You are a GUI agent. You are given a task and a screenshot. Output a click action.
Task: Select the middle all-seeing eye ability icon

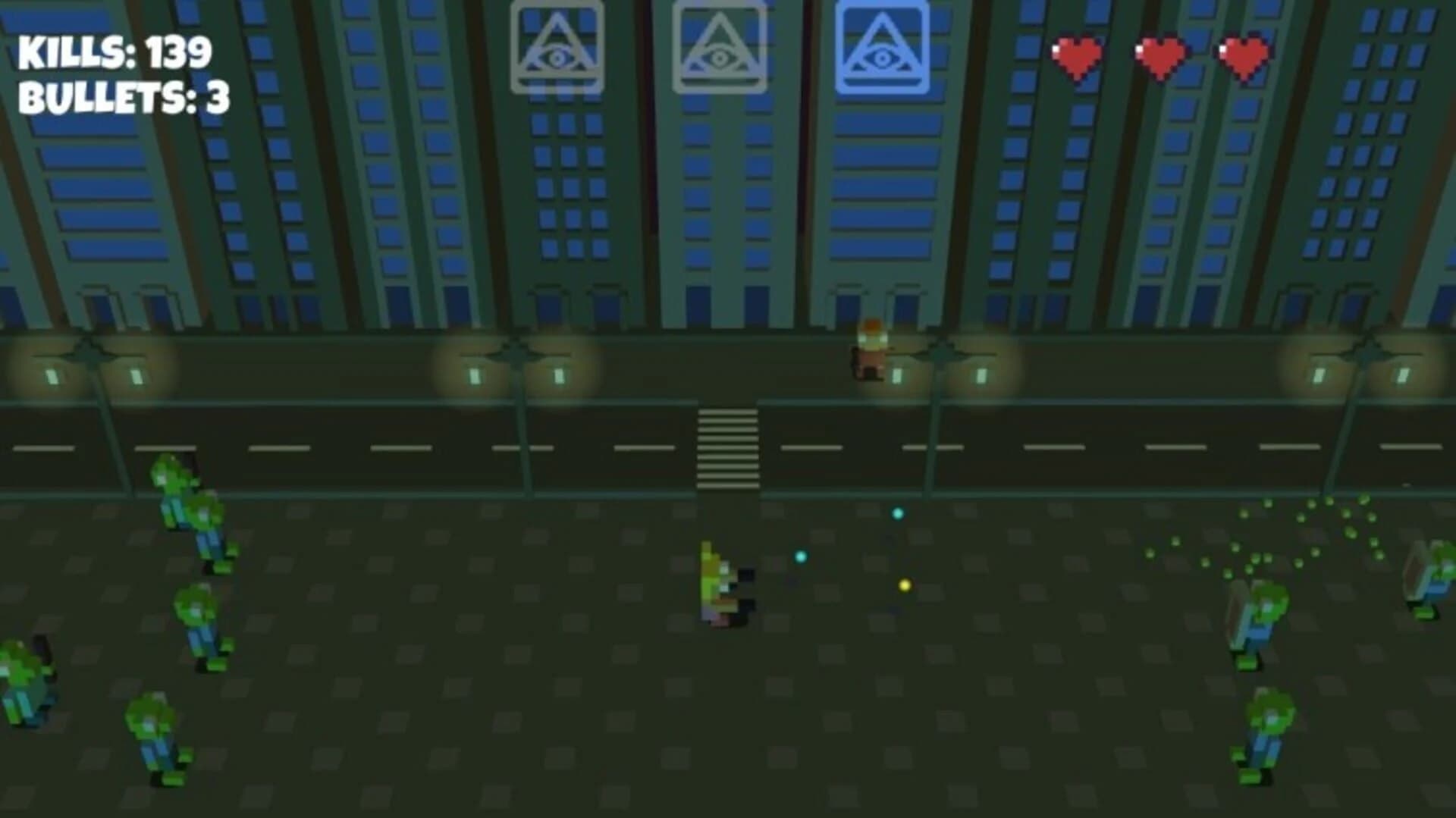coord(720,45)
